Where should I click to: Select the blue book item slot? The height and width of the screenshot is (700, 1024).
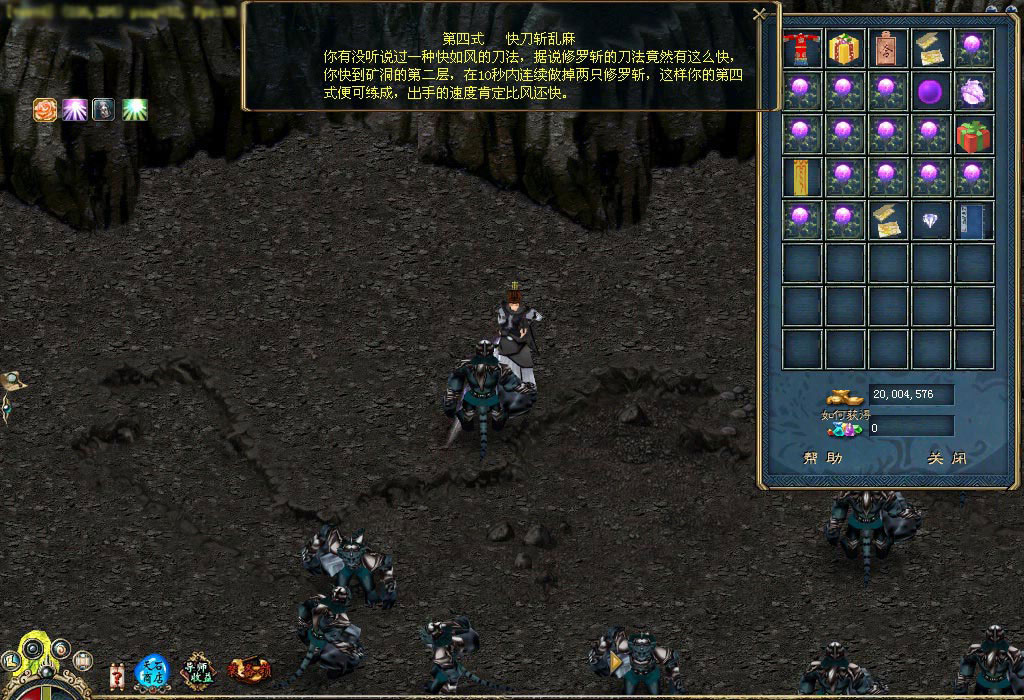[974, 220]
